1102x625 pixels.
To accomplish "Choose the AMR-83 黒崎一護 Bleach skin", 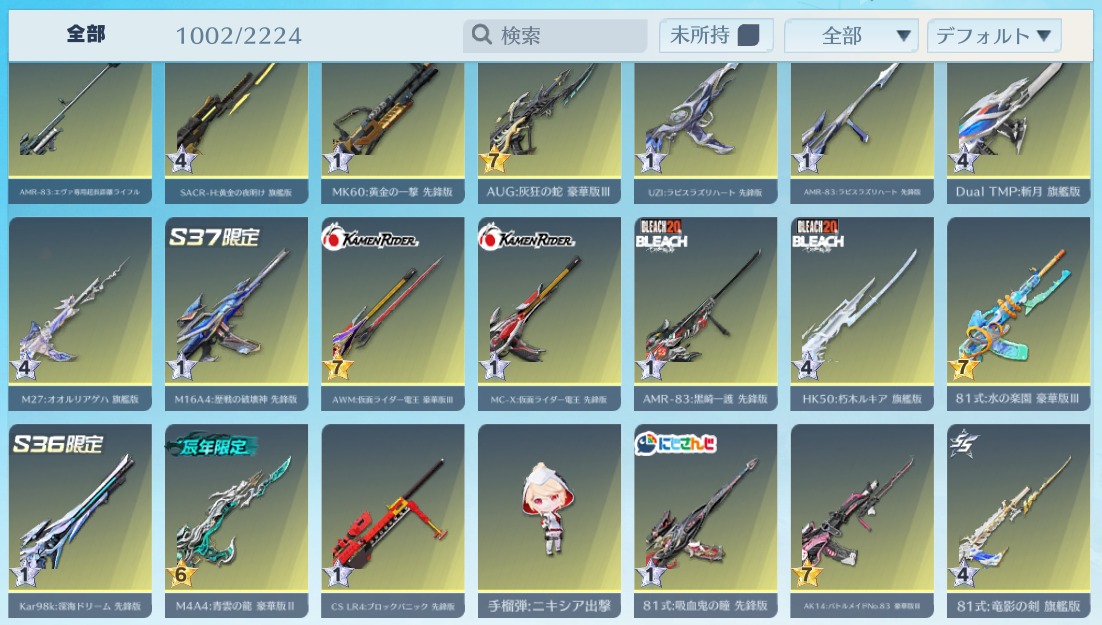I will pos(705,310).
